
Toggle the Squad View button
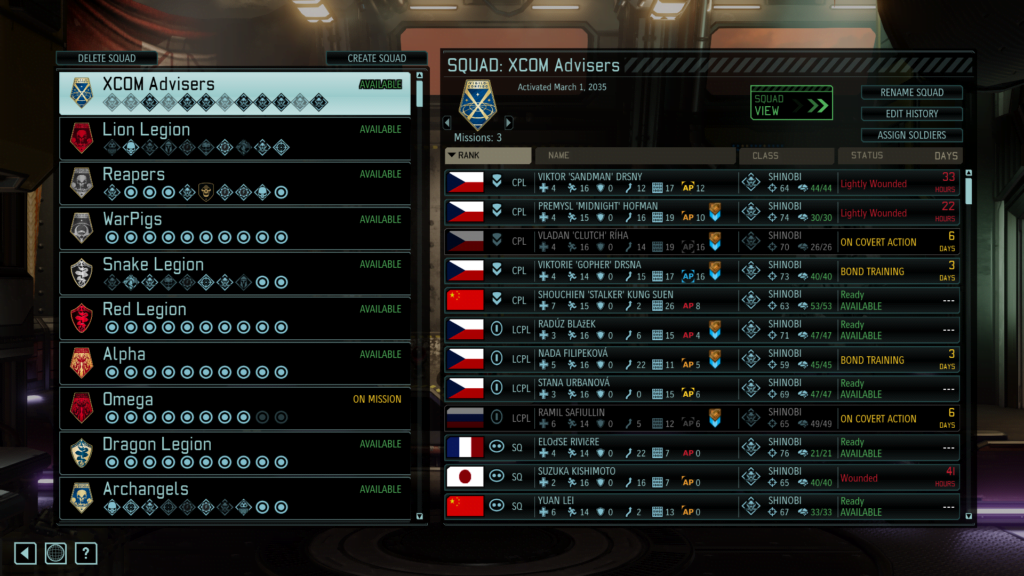pyautogui.click(x=791, y=103)
